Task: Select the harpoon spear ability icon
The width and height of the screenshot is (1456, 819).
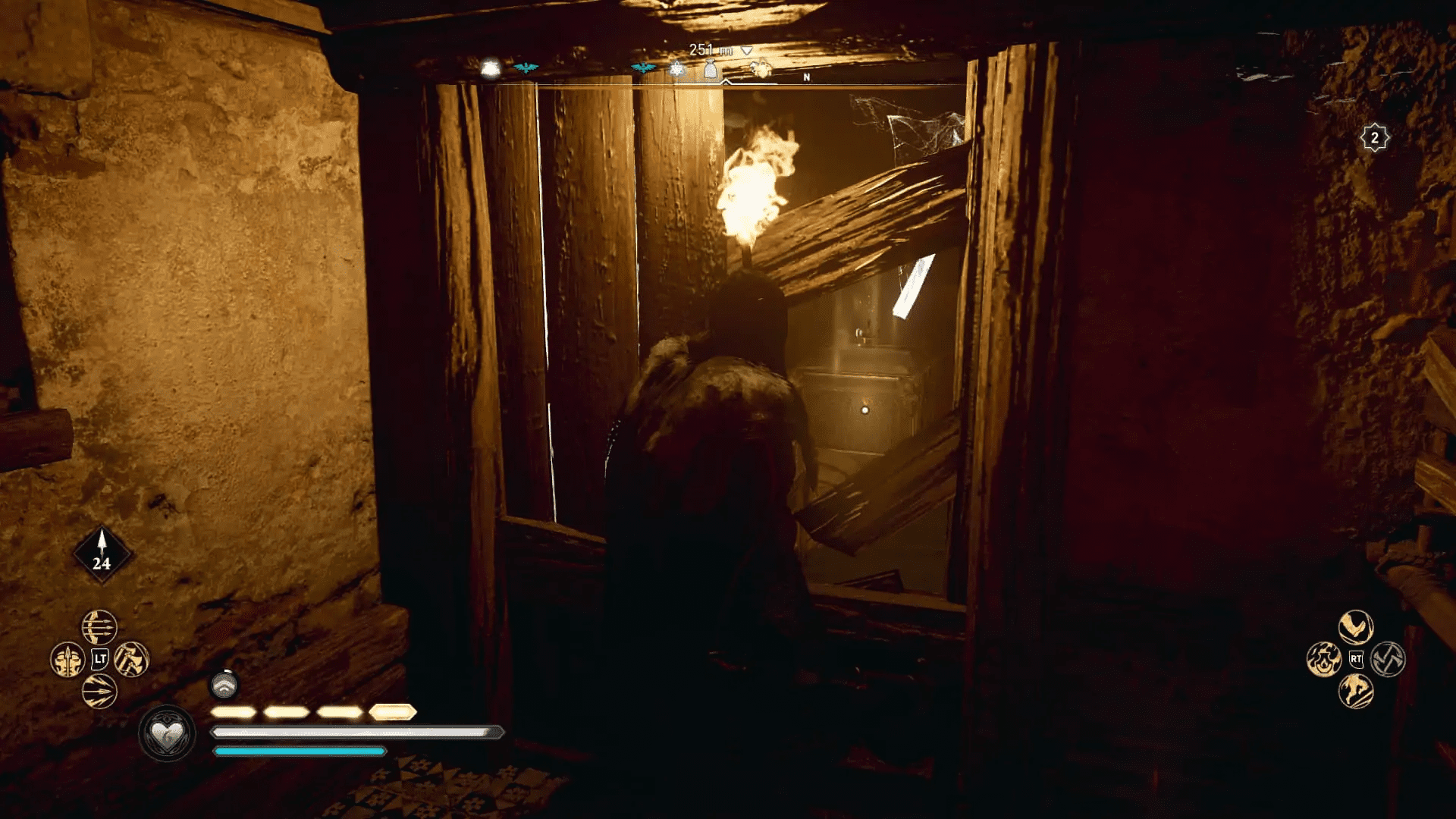Action: 67,660
